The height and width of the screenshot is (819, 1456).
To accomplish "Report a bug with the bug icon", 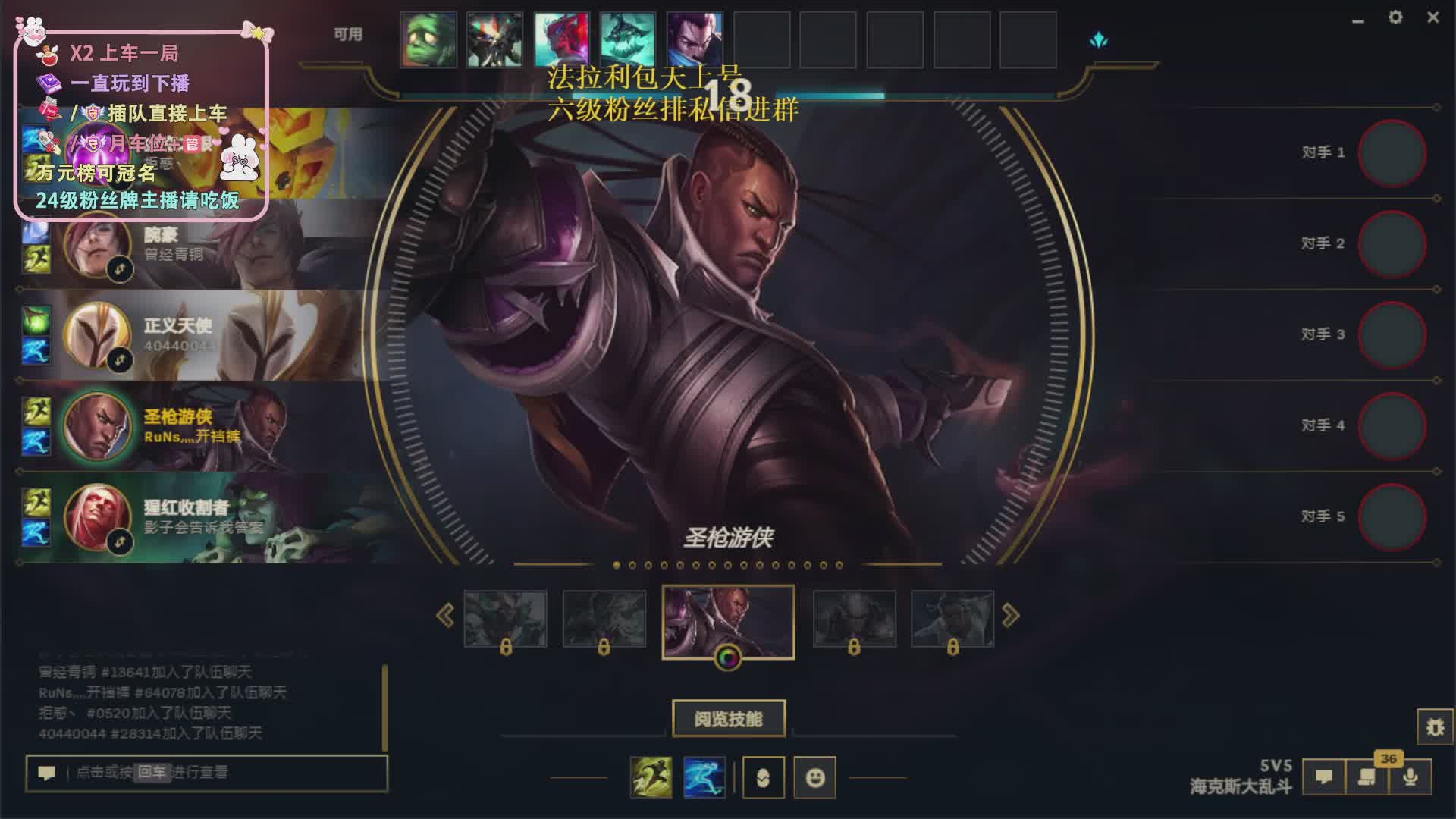I will (1435, 727).
